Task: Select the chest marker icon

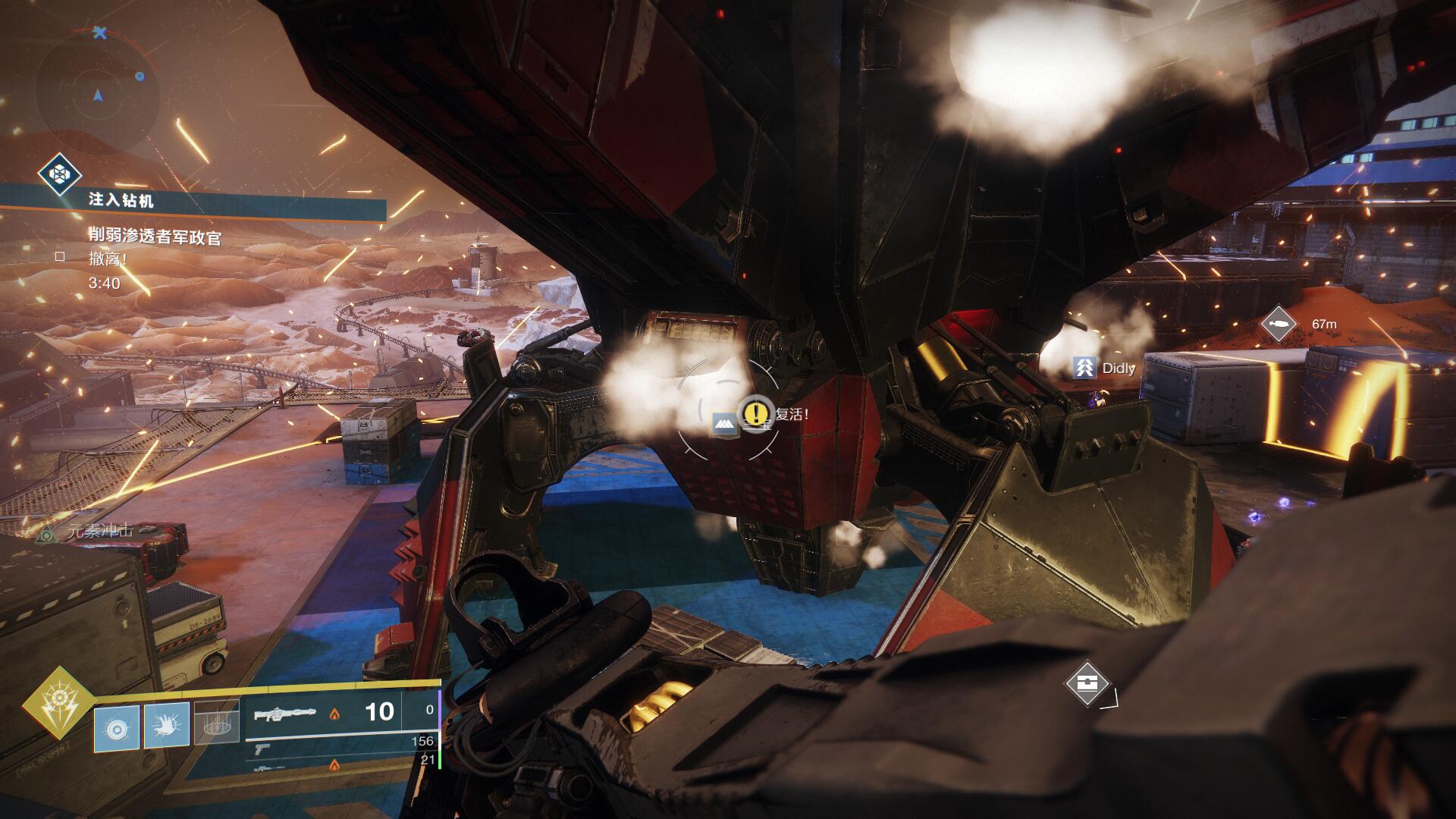Action: pos(1087,682)
